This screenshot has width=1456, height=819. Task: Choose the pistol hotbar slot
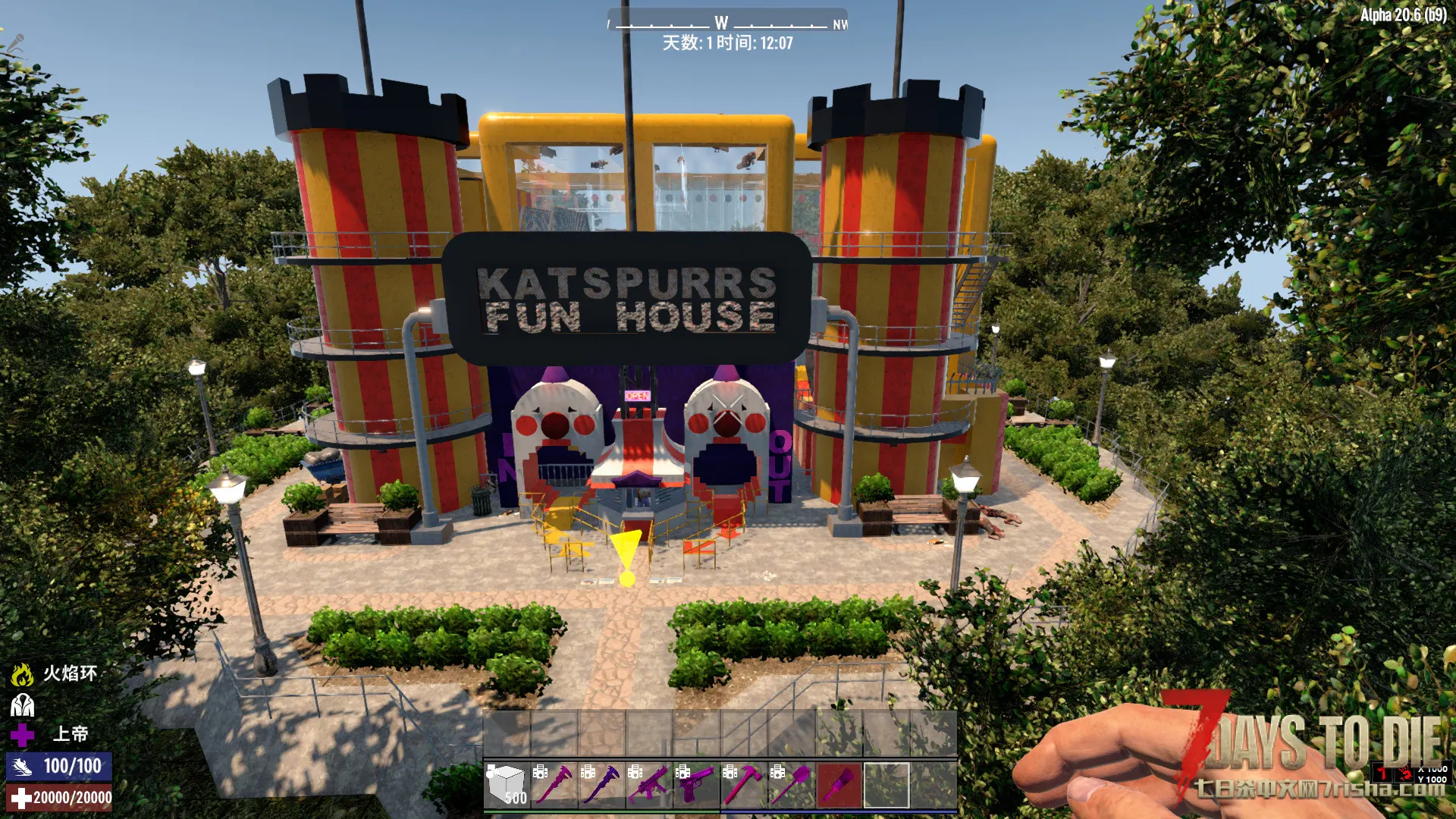(x=697, y=785)
